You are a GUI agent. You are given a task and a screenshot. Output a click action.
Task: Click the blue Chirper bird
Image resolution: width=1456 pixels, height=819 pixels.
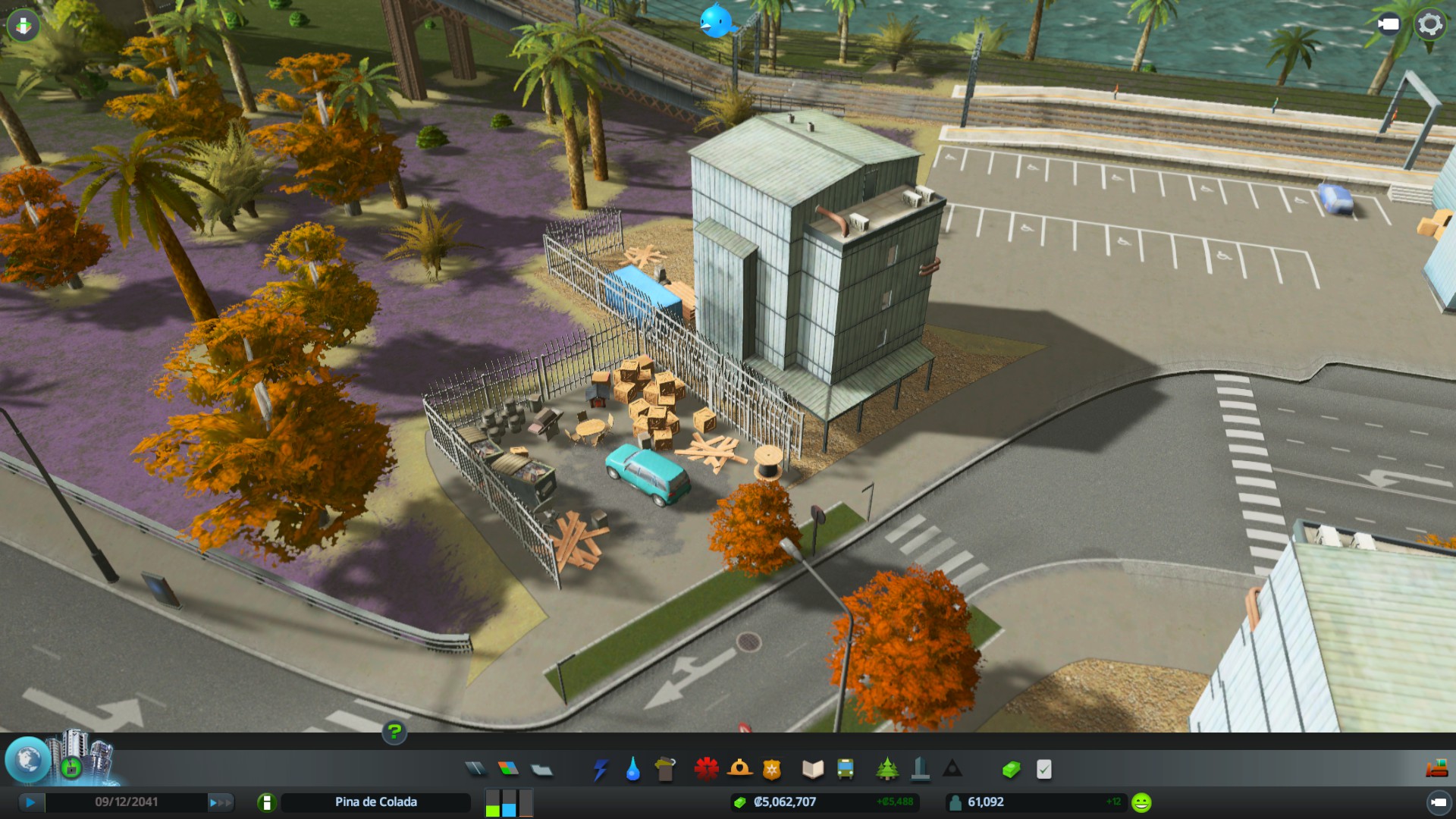coord(716,20)
